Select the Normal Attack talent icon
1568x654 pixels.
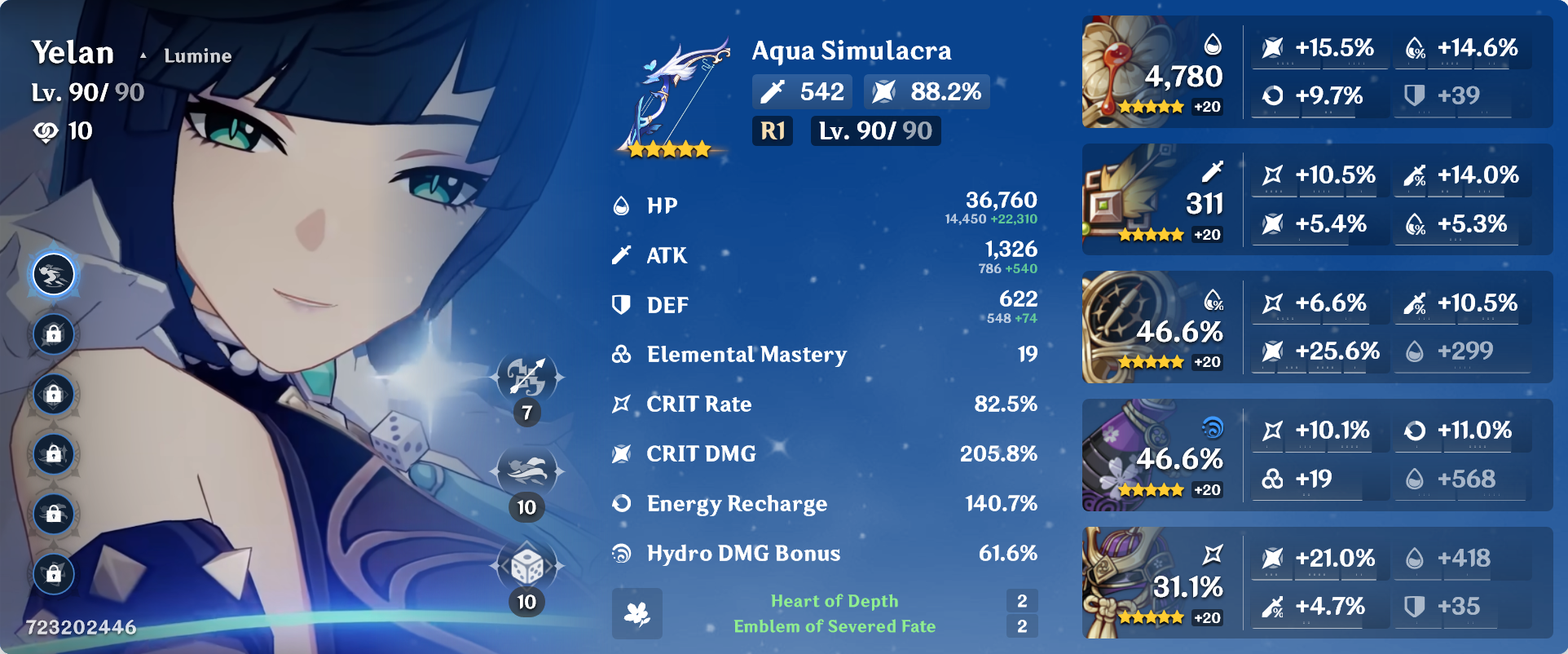pos(527,378)
